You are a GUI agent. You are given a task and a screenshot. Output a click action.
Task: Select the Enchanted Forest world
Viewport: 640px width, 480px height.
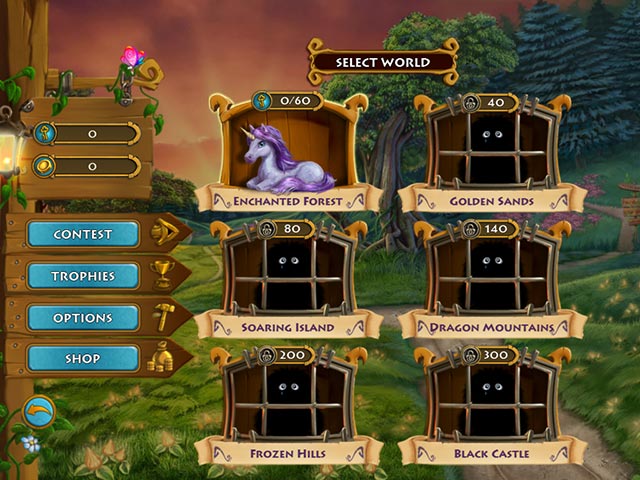tap(288, 151)
